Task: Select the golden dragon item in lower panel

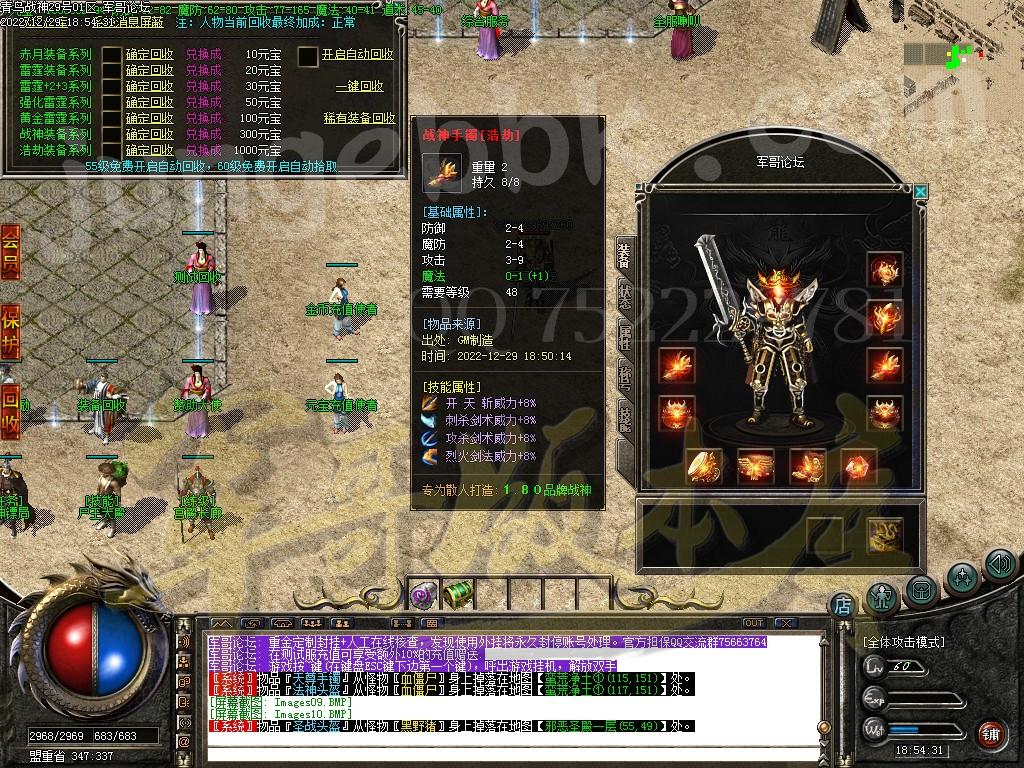Action: click(x=884, y=534)
